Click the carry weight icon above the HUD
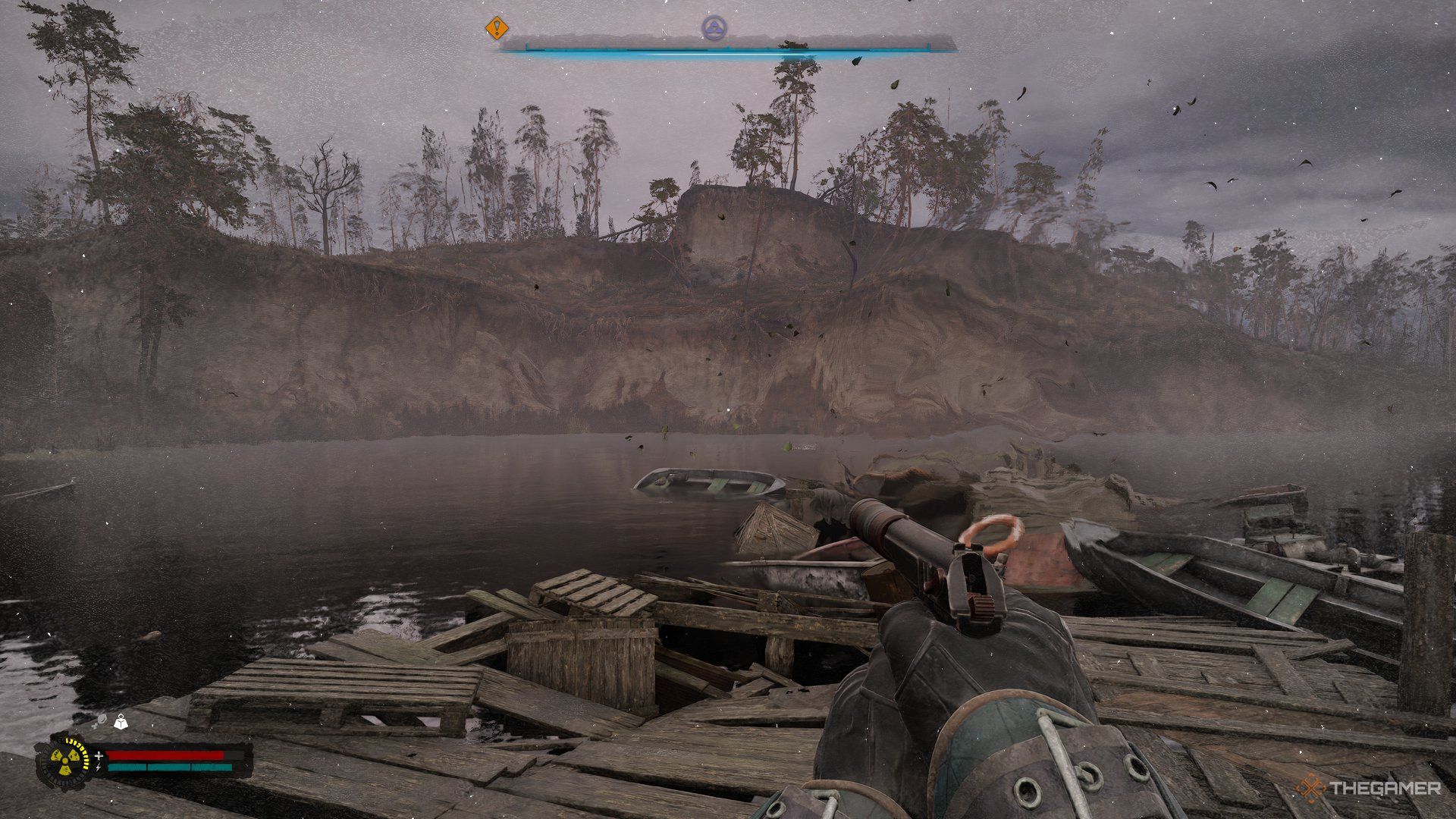 (121, 721)
